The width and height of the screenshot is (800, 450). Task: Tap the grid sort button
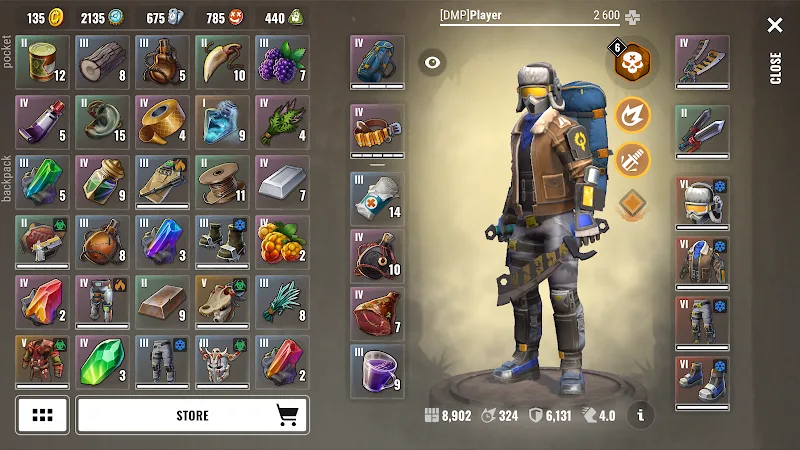(x=42, y=415)
